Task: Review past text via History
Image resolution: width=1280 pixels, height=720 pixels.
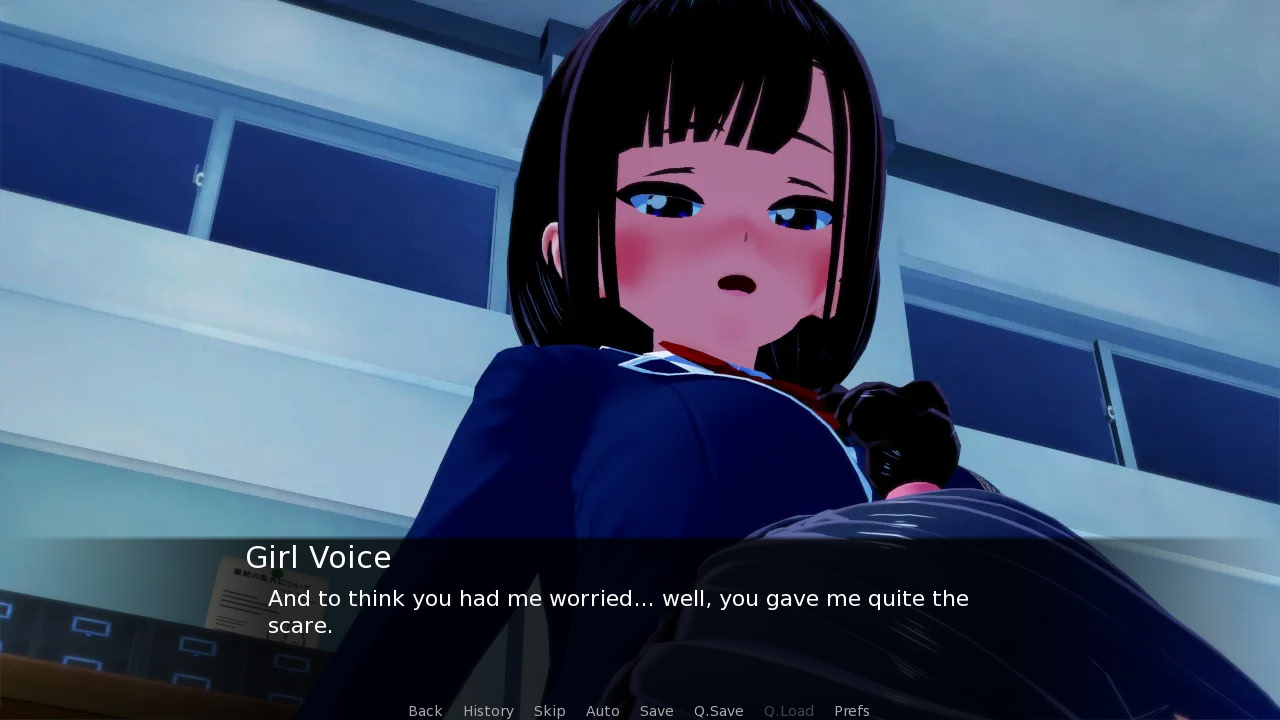Action: [x=487, y=710]
